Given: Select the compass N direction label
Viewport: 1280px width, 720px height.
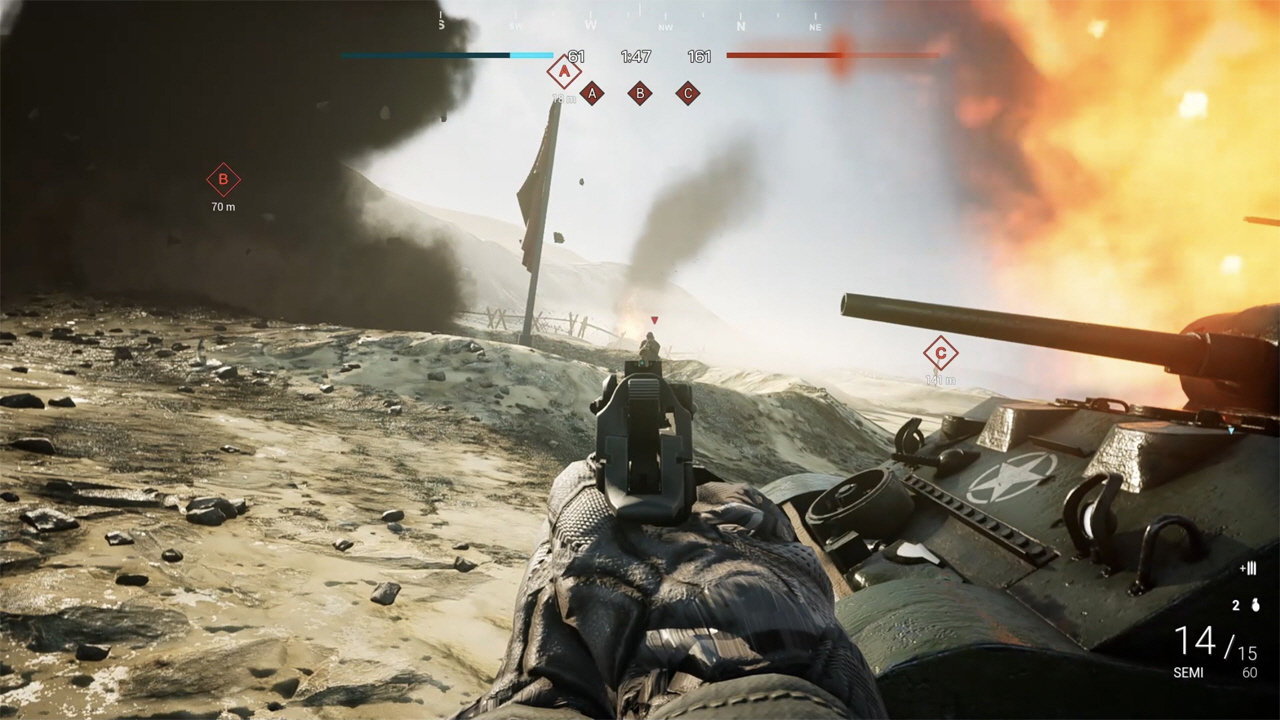Looking at the screenshot, I should pyautogui.click(x=741, y=25).
